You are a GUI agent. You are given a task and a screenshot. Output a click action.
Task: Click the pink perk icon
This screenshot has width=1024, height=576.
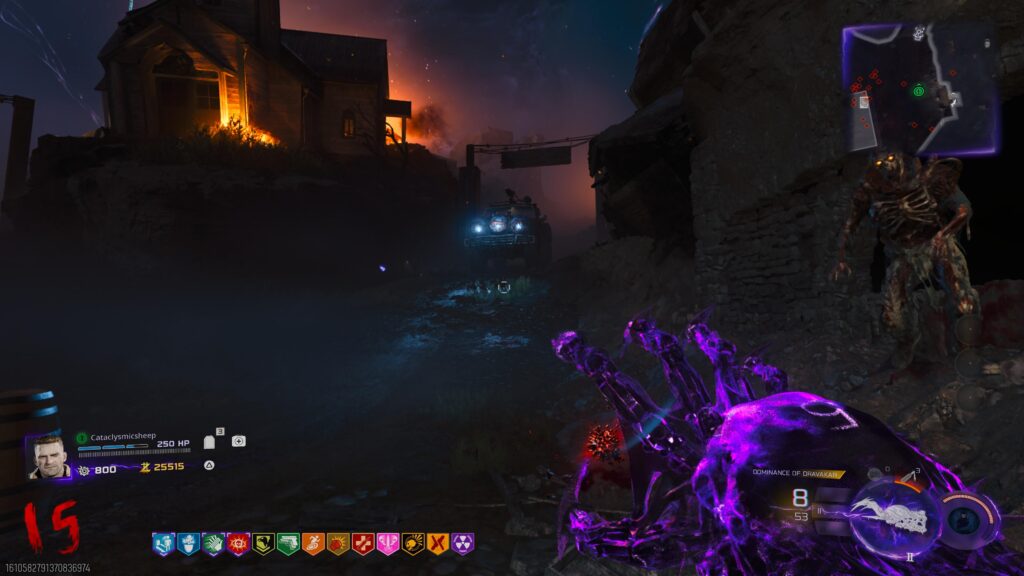[x=388, y=544]
